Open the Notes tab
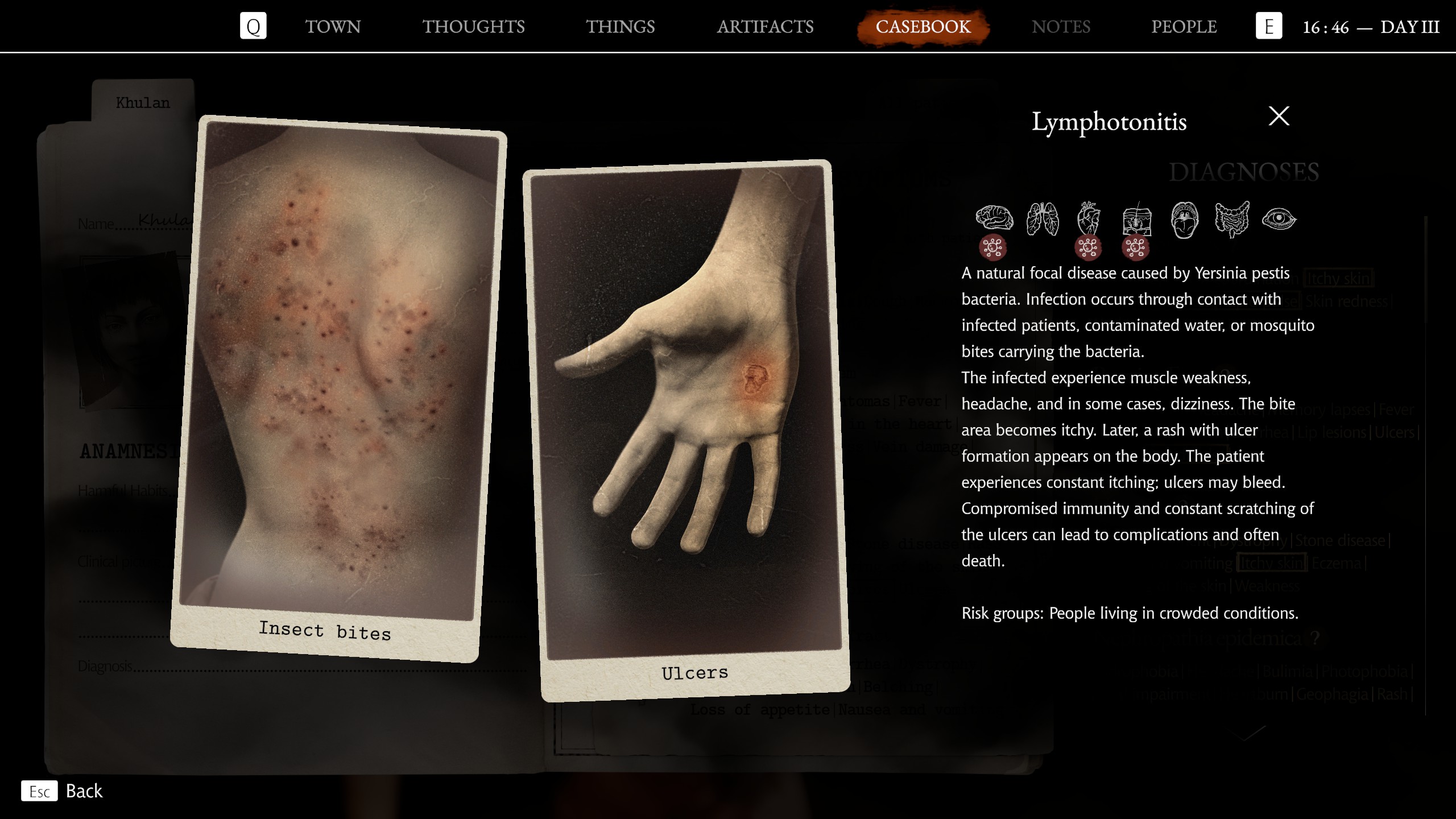The height and width of the screenshot is (819, 1456). (1061, 27)
